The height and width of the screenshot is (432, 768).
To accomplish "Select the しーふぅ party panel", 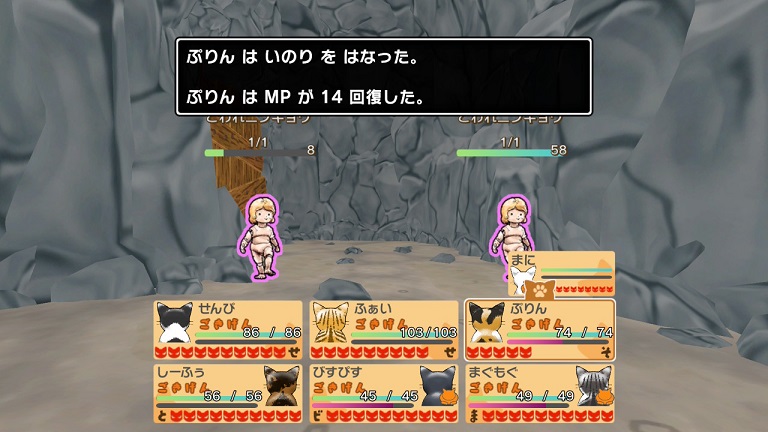I will [228, 393].
